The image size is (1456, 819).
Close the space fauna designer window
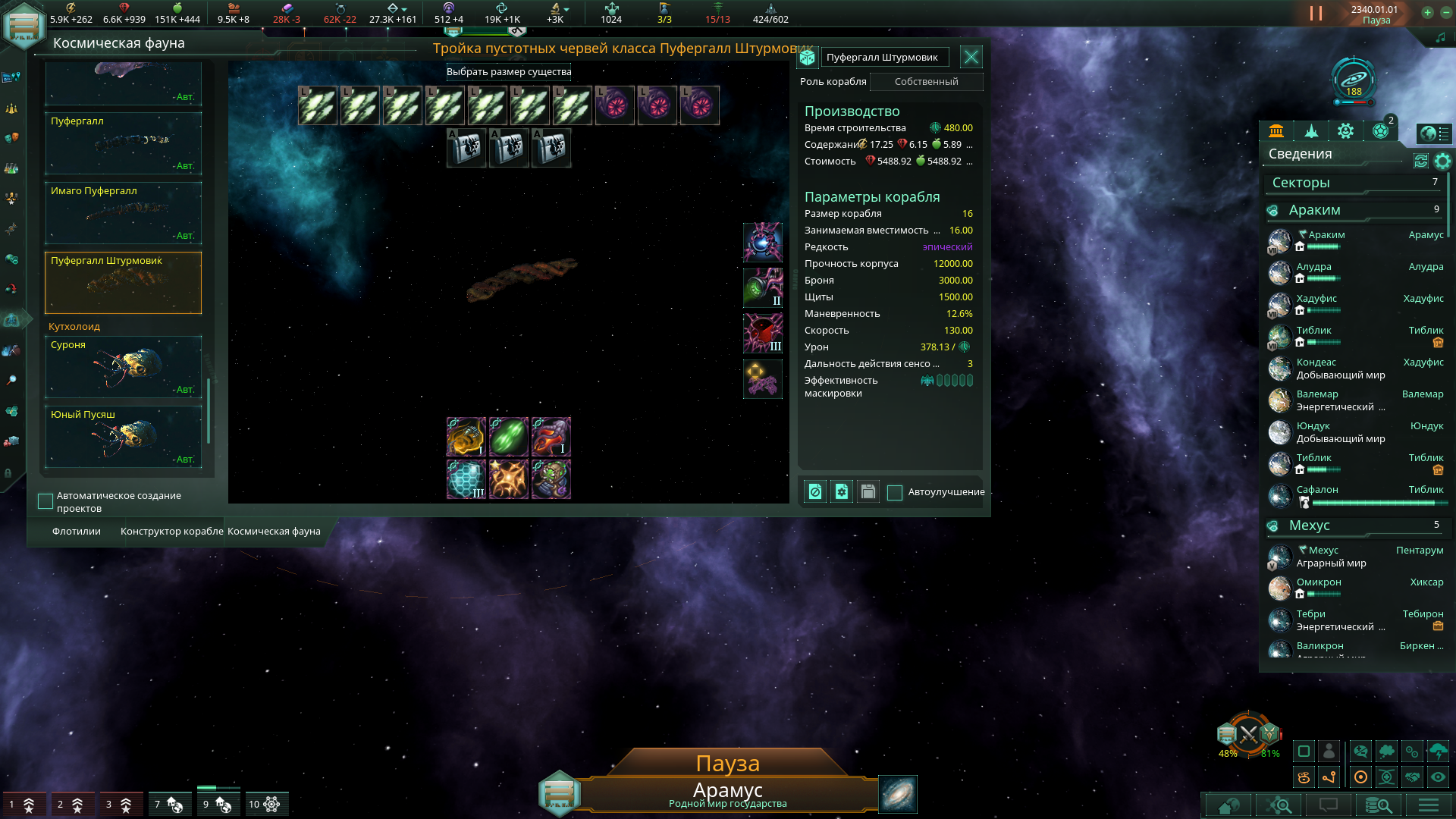coord(971,57)
